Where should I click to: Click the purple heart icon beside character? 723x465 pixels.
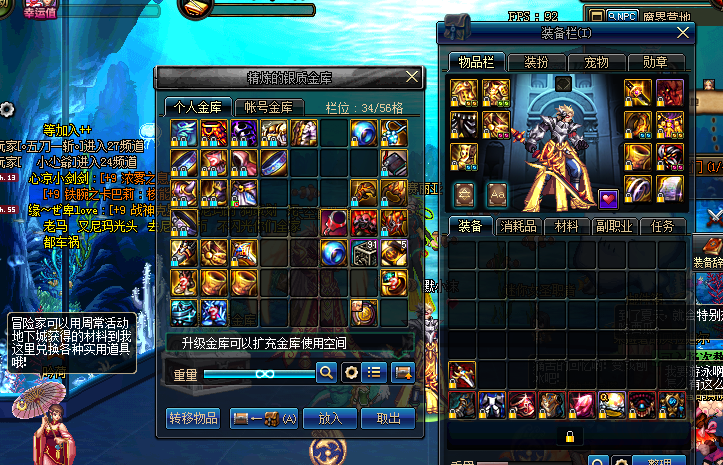click(608, 198)
